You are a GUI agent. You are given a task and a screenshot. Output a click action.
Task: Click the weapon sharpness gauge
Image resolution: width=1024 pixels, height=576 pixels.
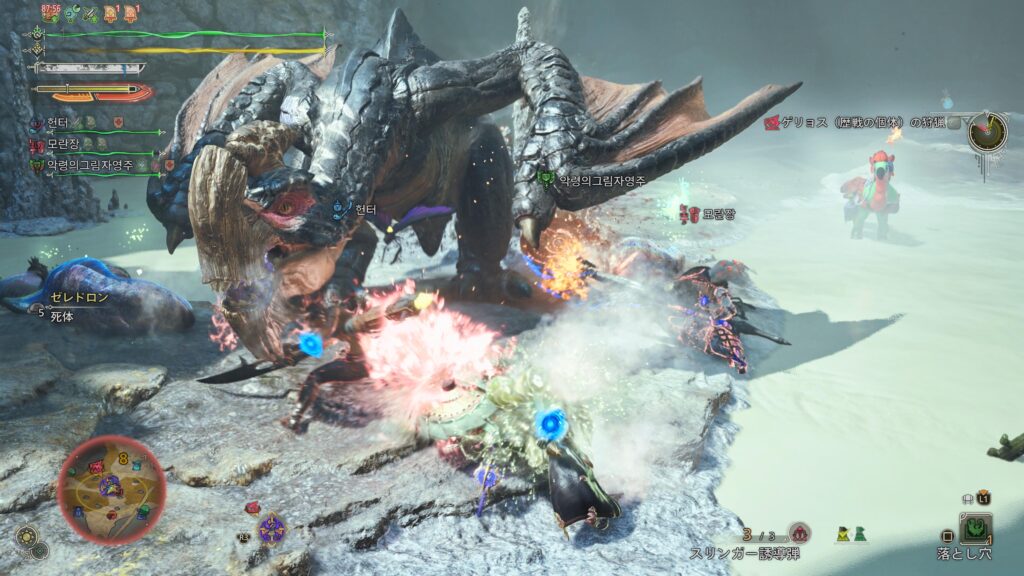tap(88, 67)
